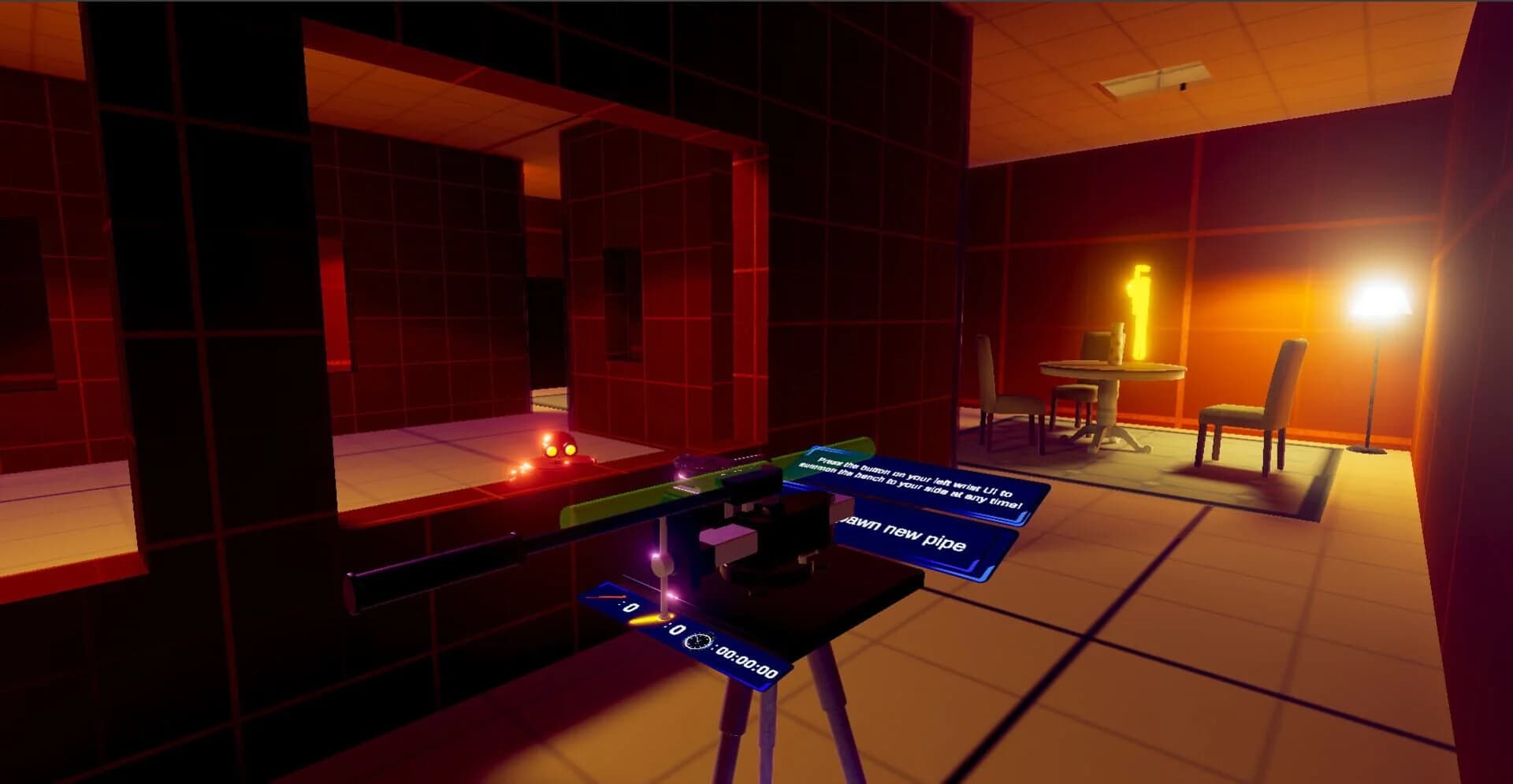Click the orange glowing marker icon on stats panel

[x=646, y=620]
